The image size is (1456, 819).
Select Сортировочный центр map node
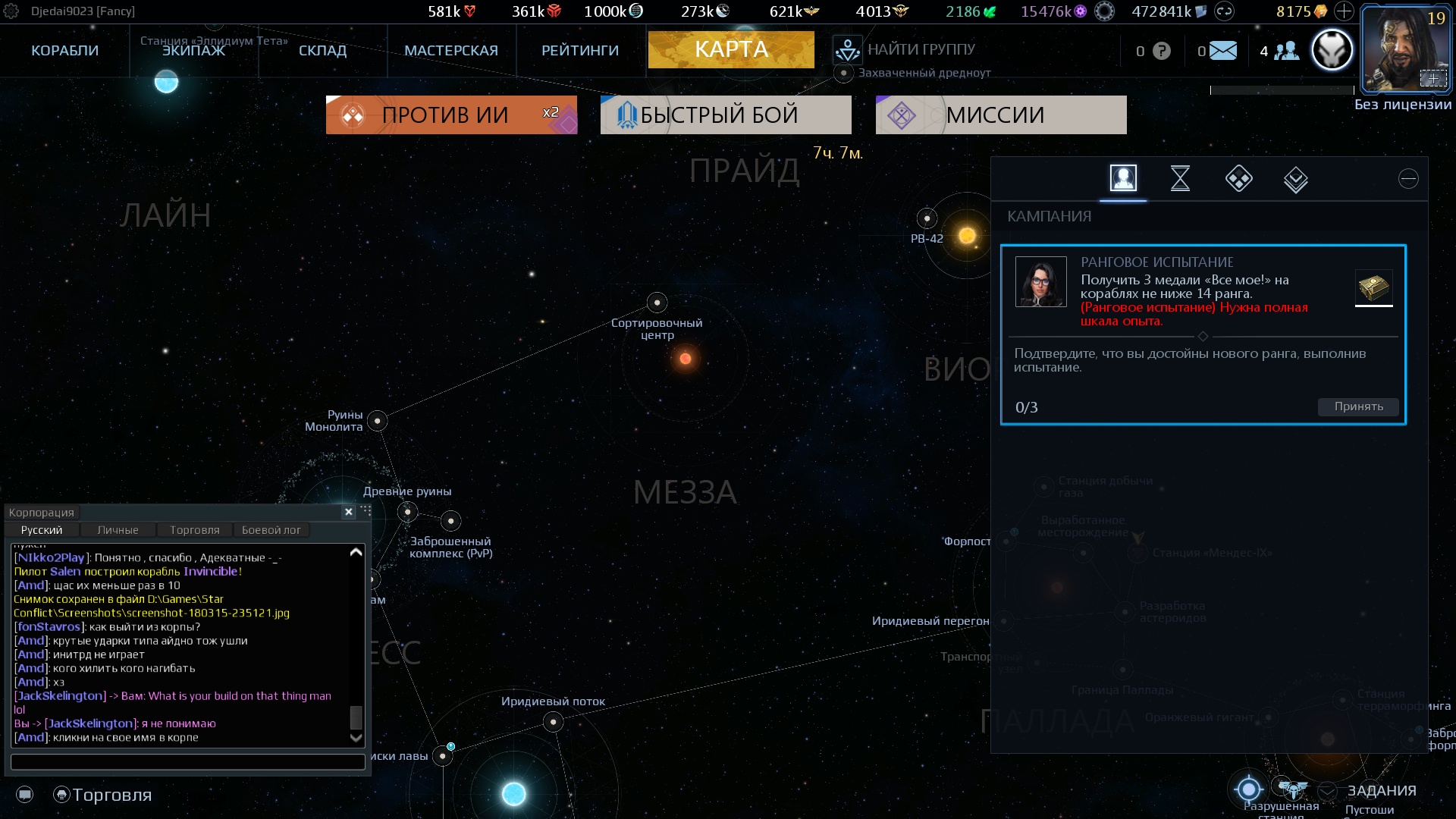click(657, 303)
